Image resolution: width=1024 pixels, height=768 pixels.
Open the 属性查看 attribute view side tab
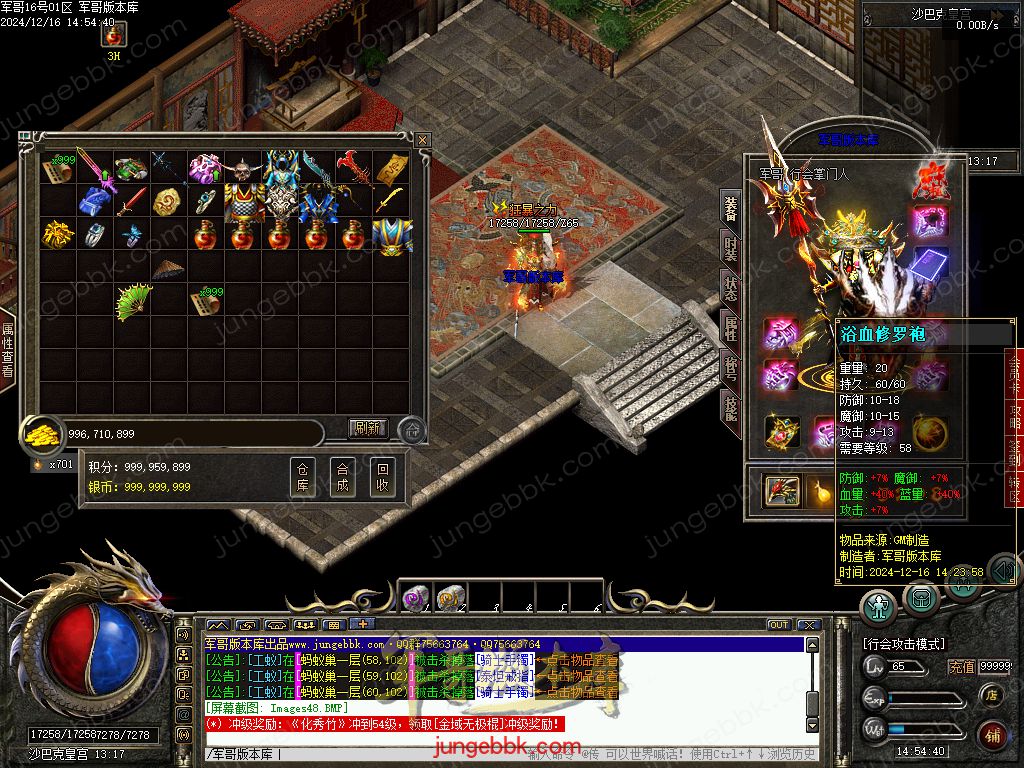tap(8, 350)
